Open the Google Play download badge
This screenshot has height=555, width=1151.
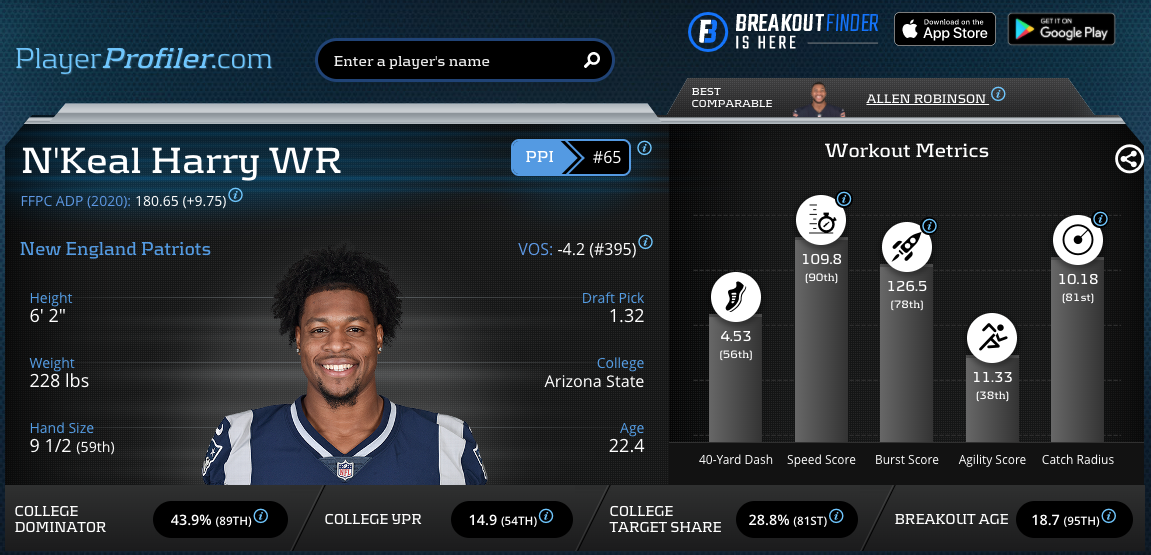pyautogui.click(x=1061, y=29)
